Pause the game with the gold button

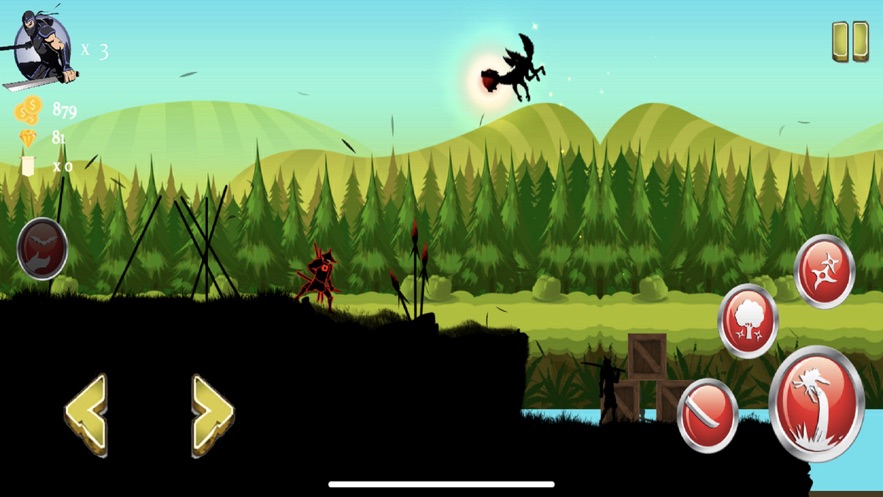tap(850, 43)
